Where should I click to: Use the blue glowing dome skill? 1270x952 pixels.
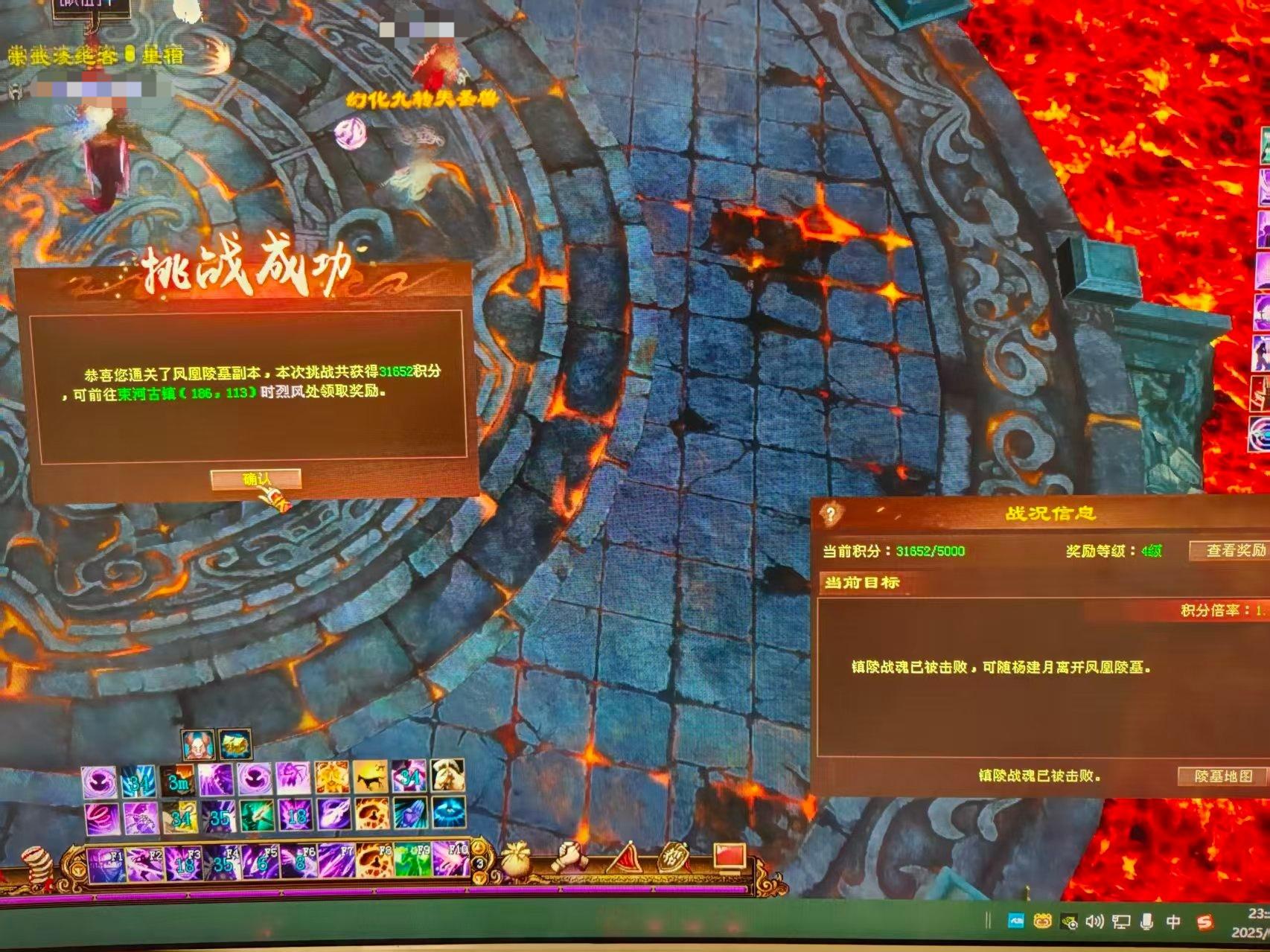(449, 815)
